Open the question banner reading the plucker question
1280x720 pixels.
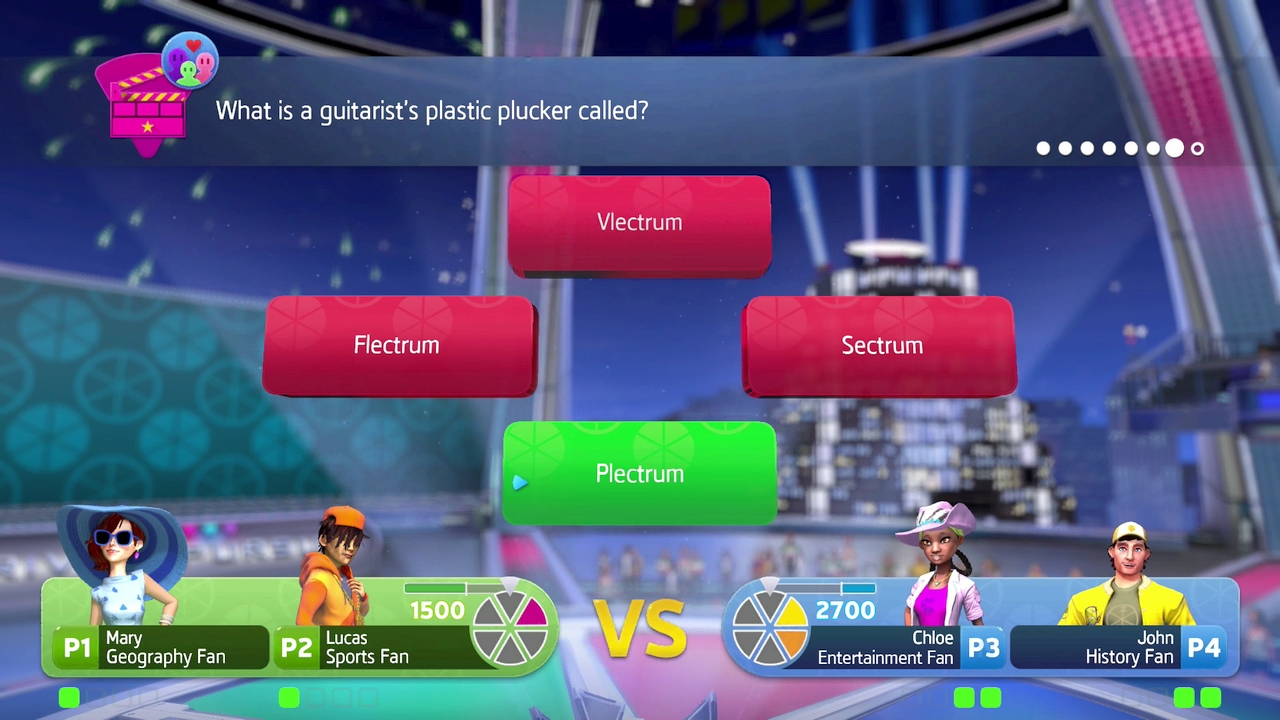pos(431,111)
